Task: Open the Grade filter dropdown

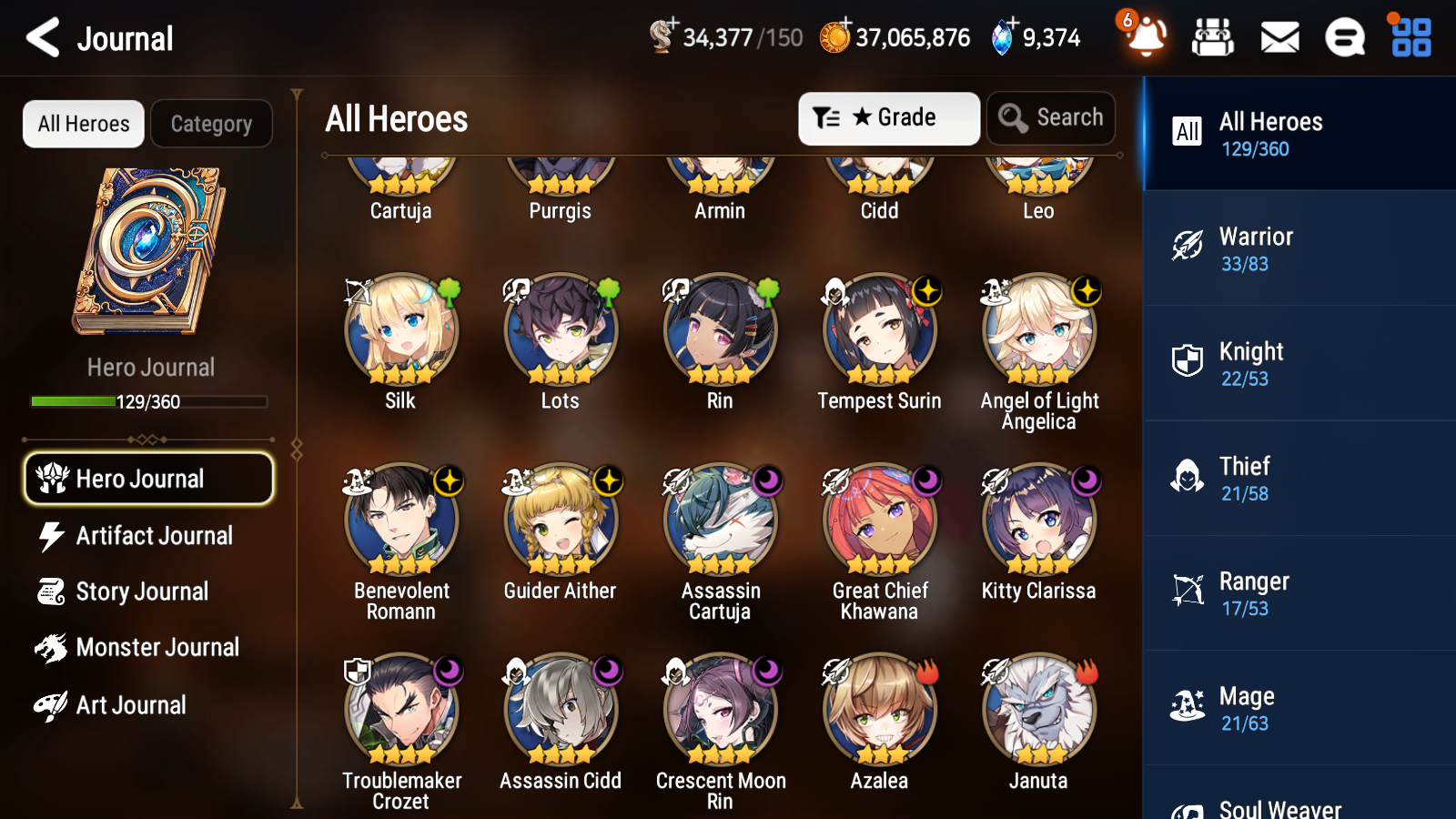Action: pyautogui.click(x=888, y=117)
